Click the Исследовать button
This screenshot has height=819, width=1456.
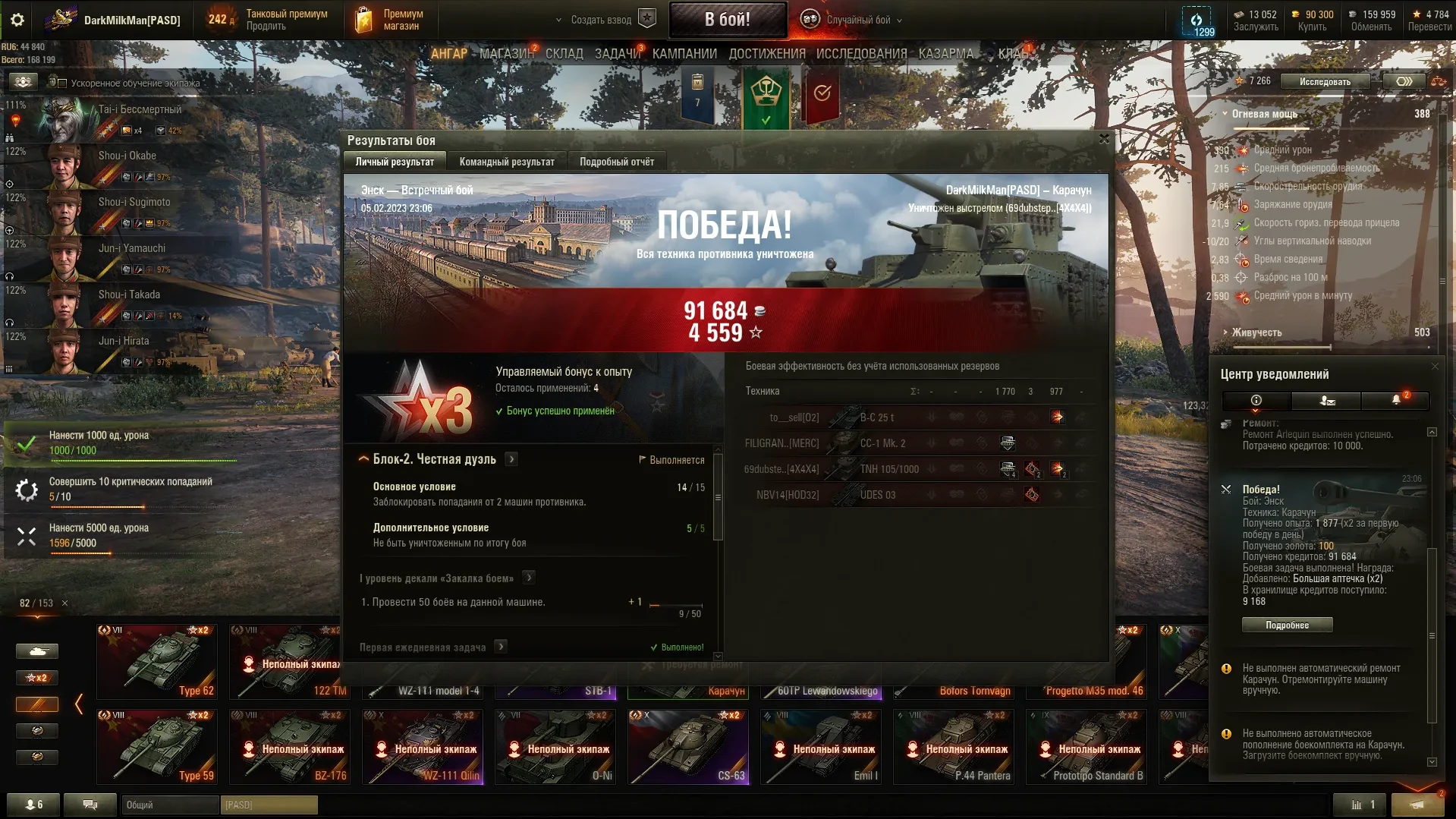coord(1325,81)
